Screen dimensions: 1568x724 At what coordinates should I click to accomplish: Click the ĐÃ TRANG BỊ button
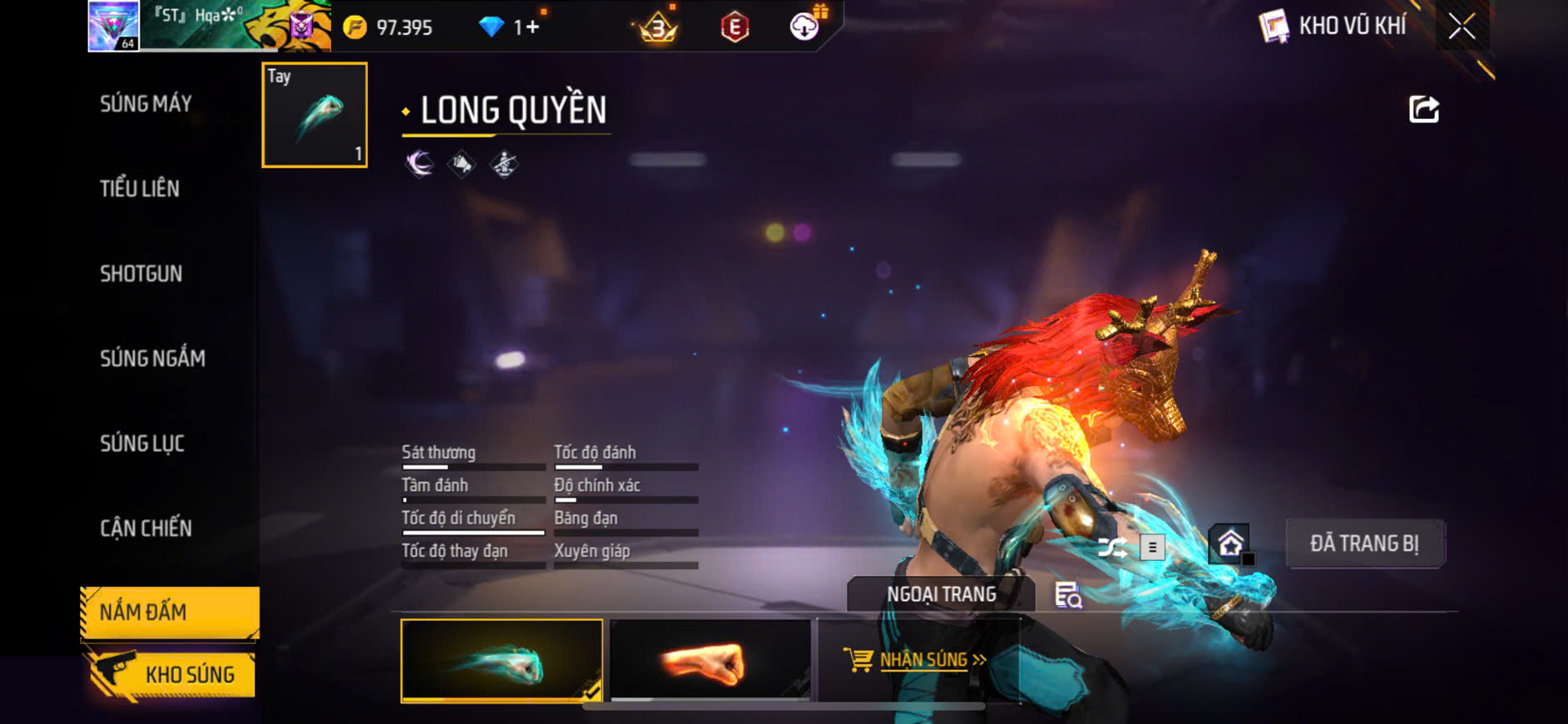(1364, 544)
